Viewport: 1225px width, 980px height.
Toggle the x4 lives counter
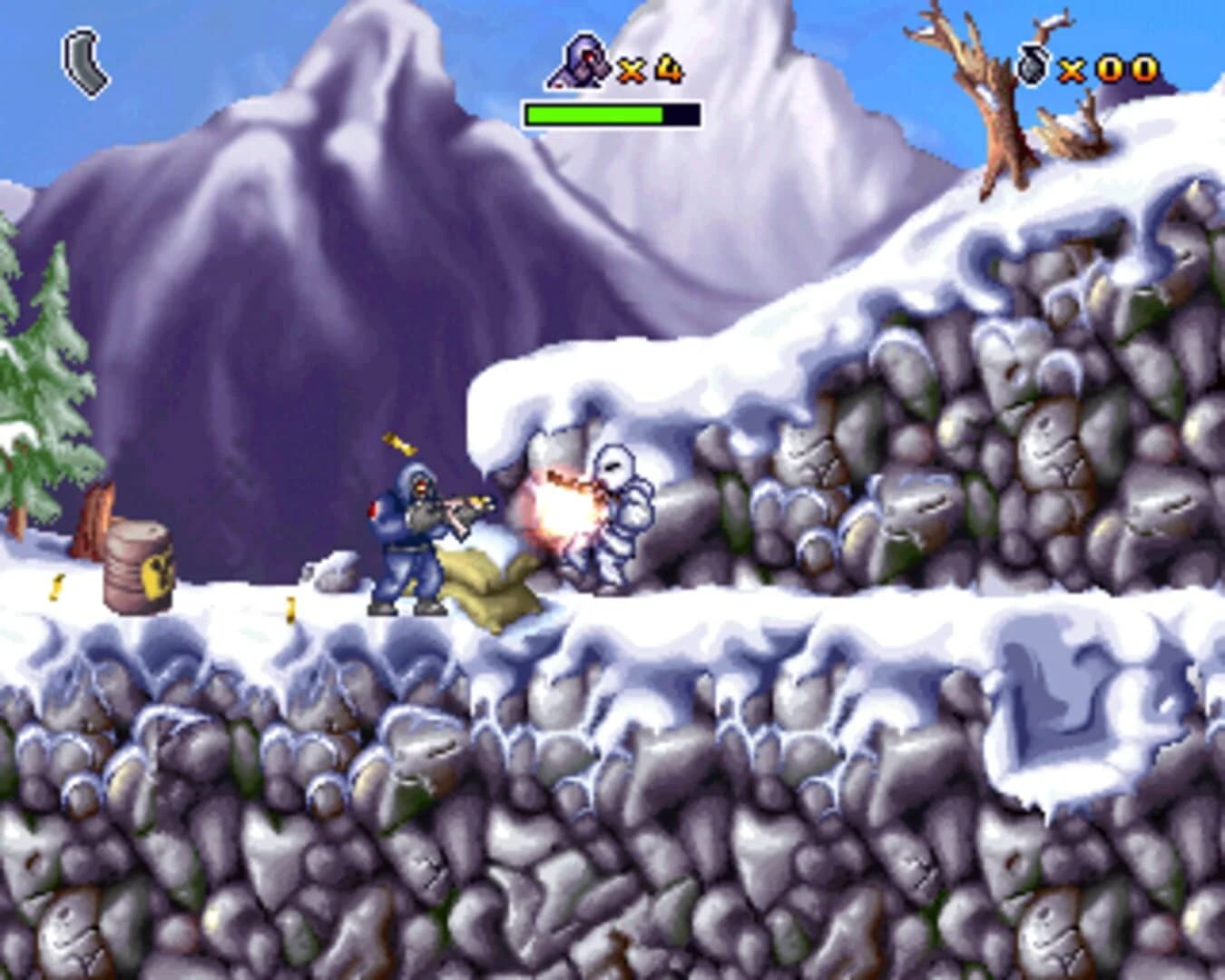649,67
